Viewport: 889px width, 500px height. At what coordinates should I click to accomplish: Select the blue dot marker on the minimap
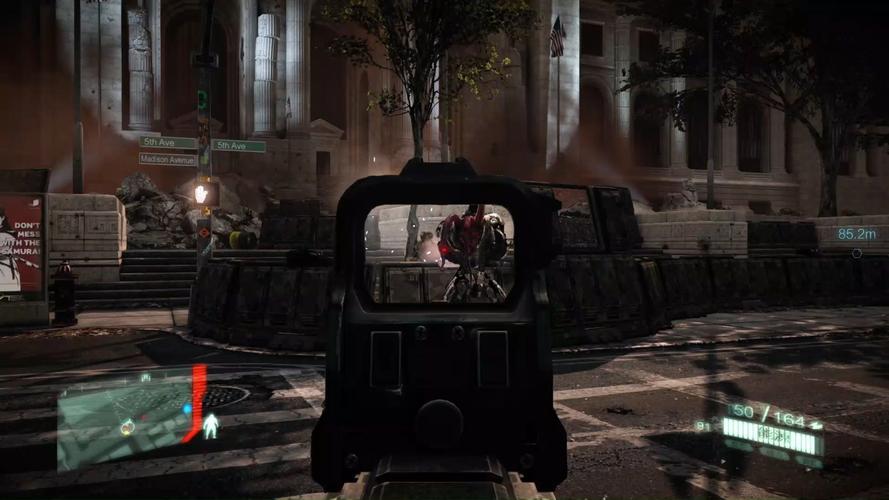coord(187,409)
